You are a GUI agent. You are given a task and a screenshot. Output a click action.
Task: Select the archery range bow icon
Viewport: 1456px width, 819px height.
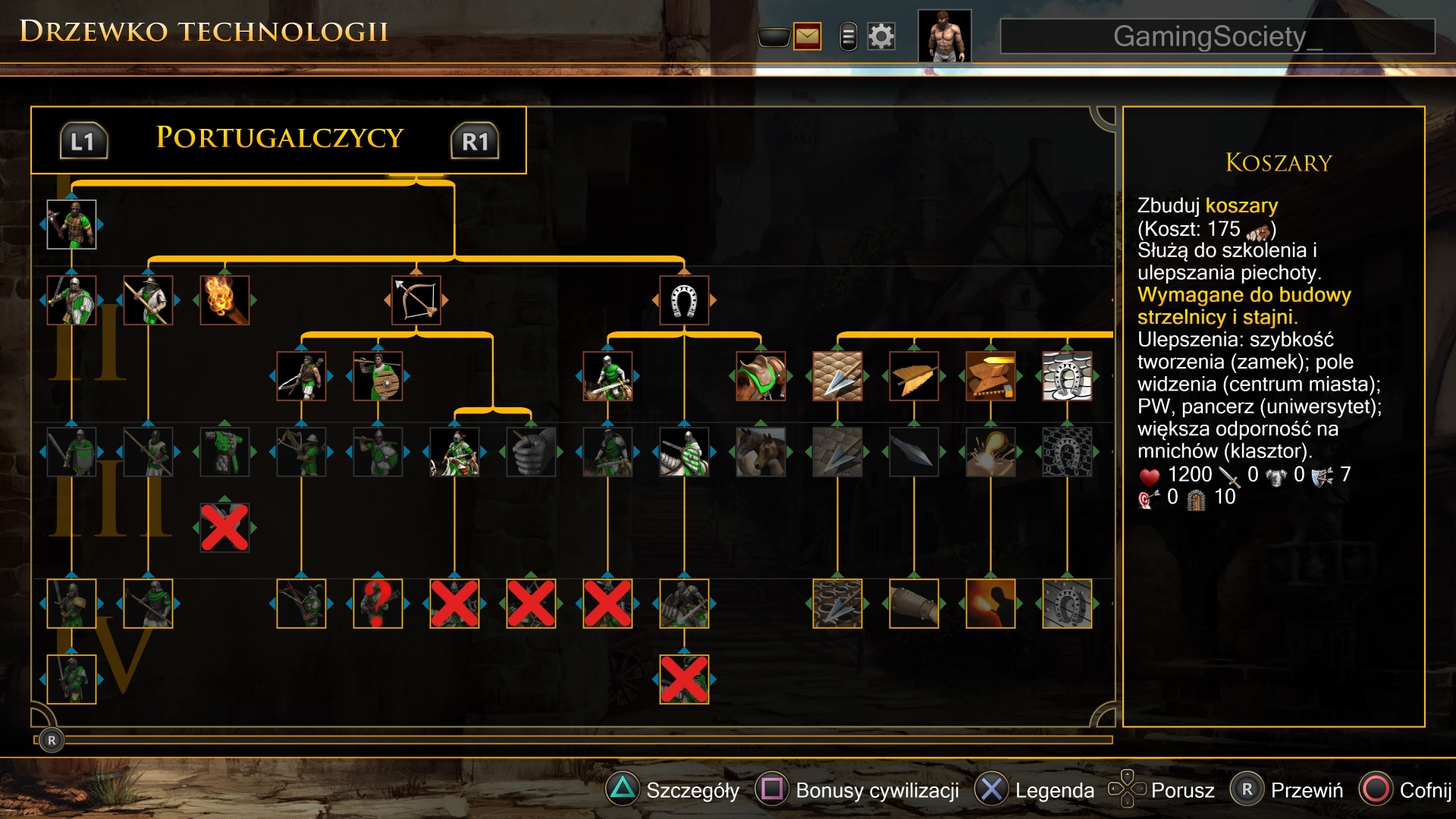(416, 300)
